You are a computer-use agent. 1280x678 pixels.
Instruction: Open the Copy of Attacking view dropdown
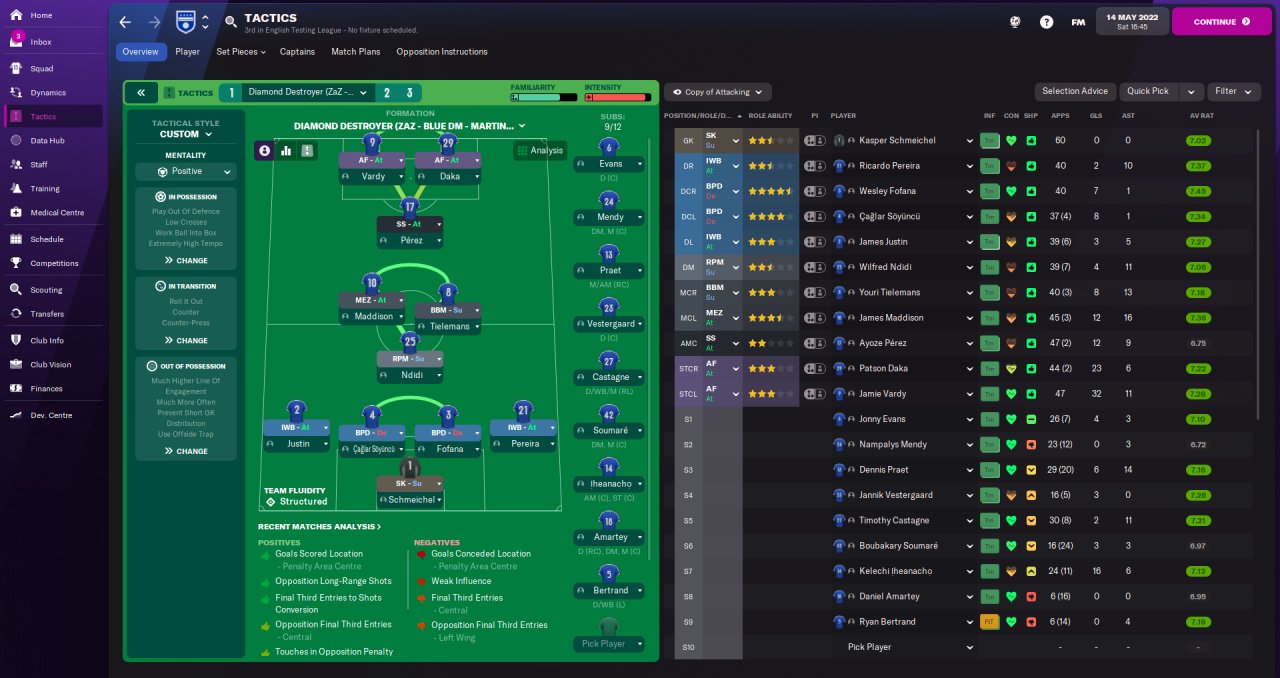[x=717, y=92]
